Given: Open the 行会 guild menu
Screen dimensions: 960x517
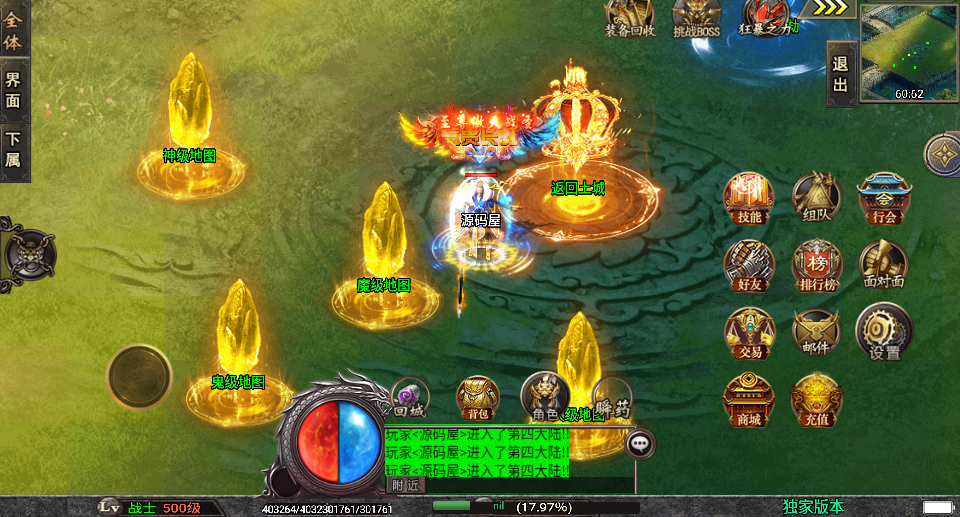Looking at the screenshot, I should click(x=883, y=196).
